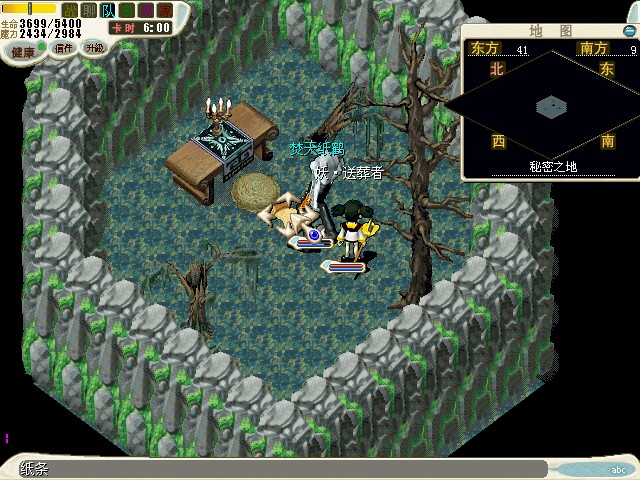
Task: Click the chat input bar
Action: 280,468
